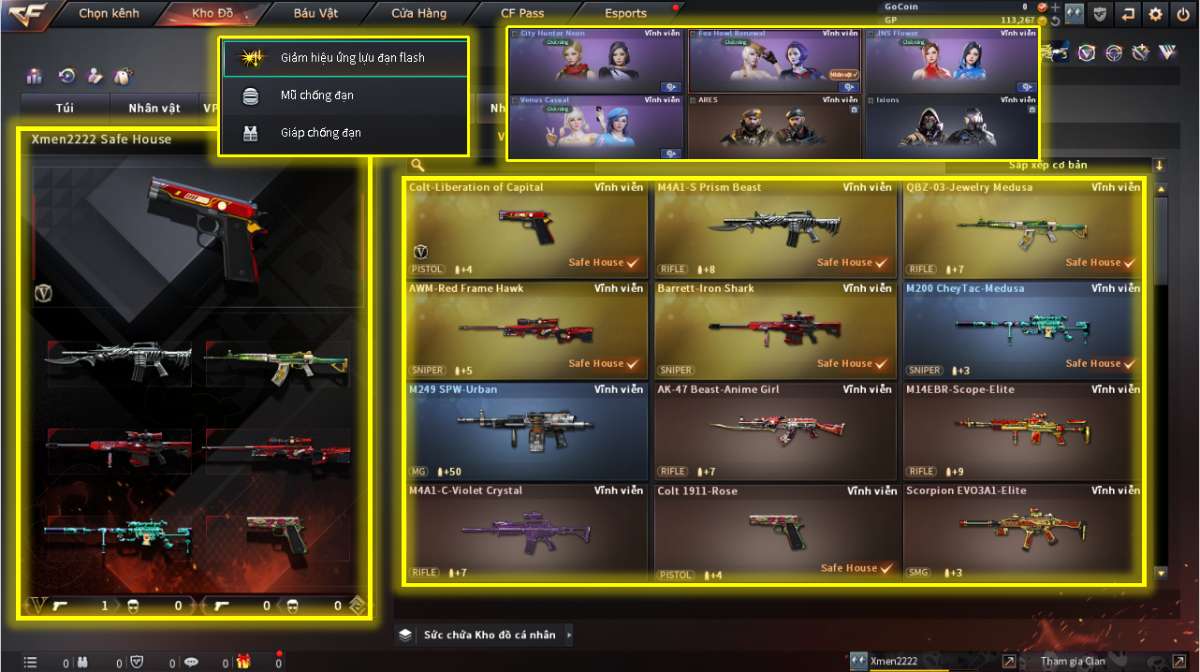This screenshot has width=1200, height=672.
Task: Pick the AWM-Red Frame Hawk sniper
Action: pyautogui.click(x=527, y=330)
